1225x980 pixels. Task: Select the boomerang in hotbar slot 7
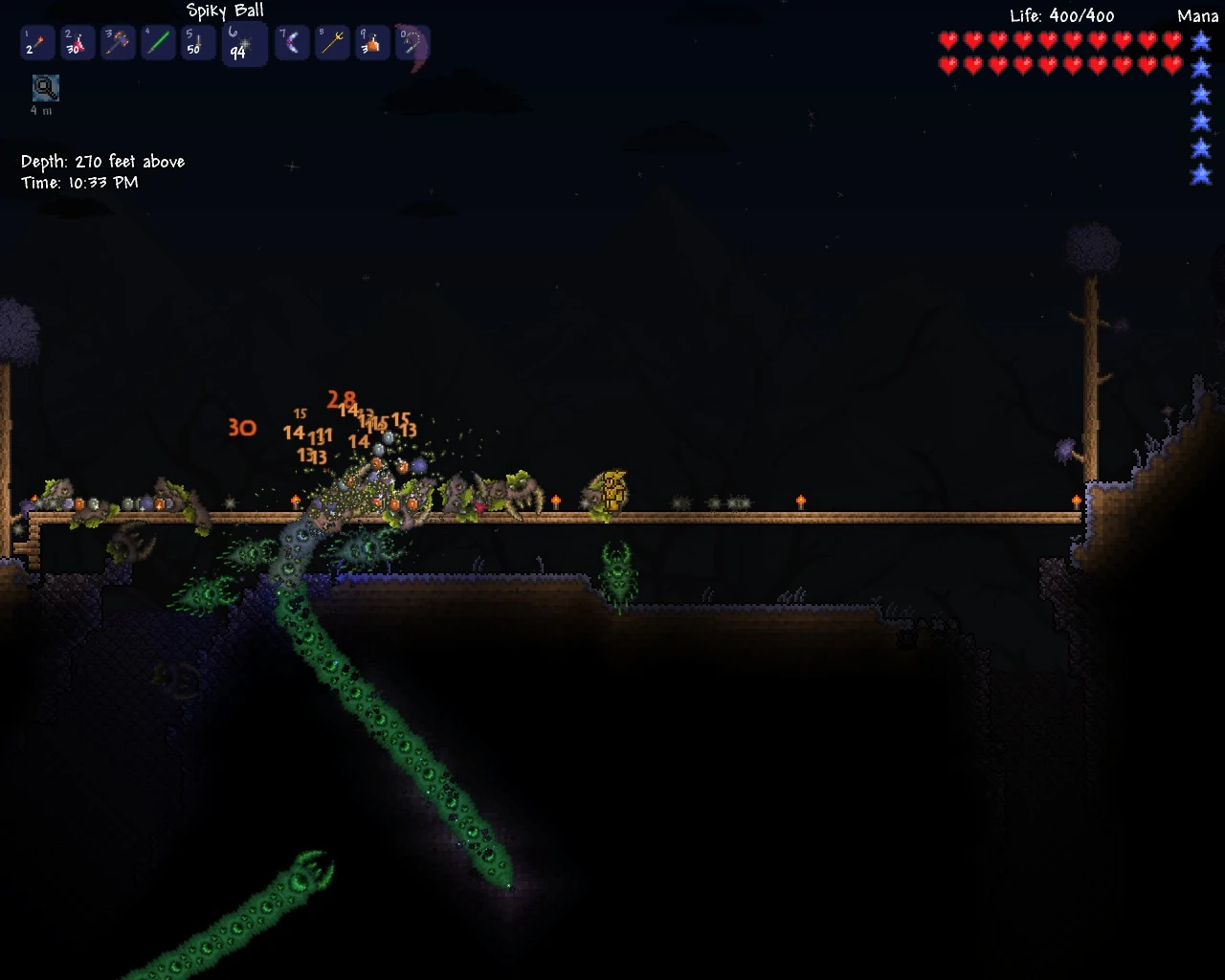click(x=293, y=43)
